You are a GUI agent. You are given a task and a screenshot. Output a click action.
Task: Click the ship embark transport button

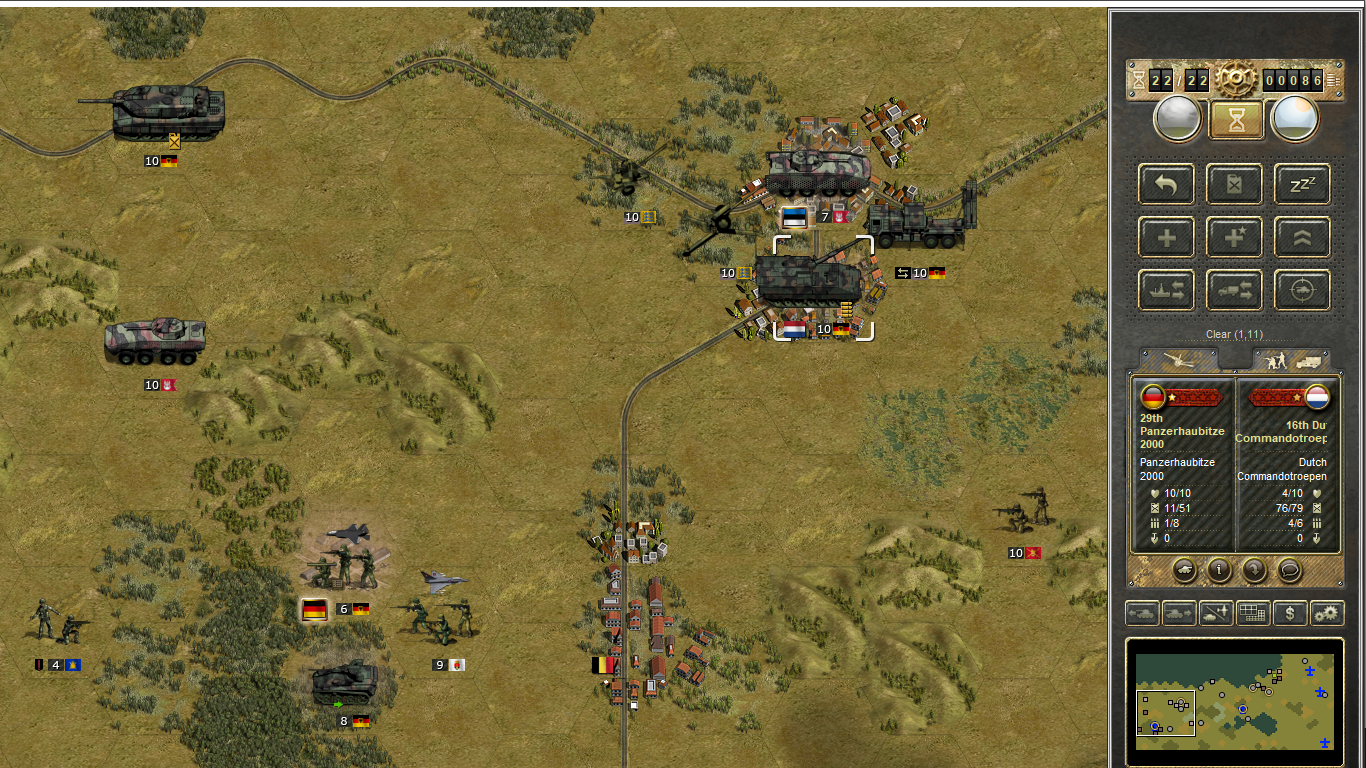(x=1166, y=290)
